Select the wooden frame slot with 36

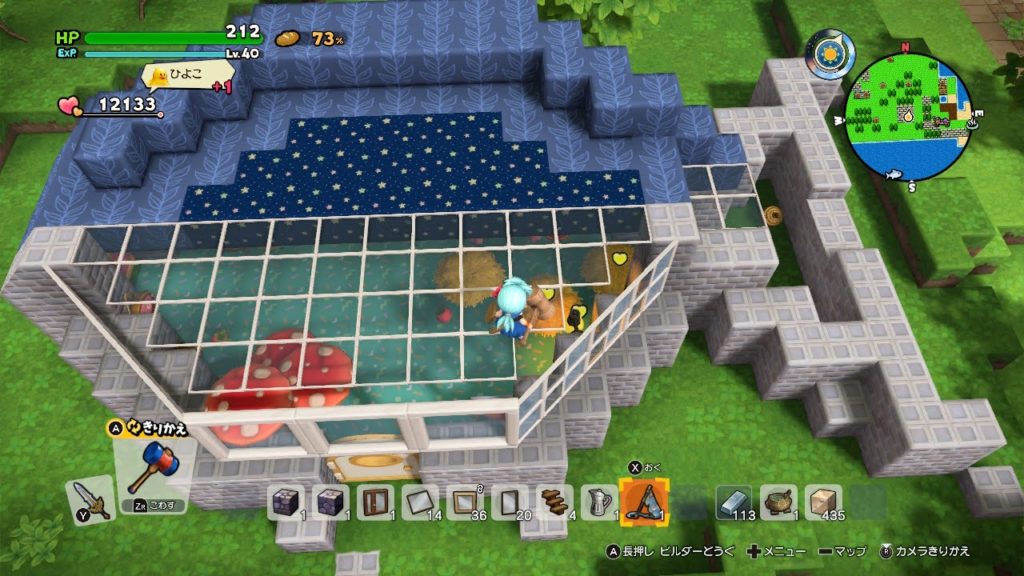click(x=464, y=500)
